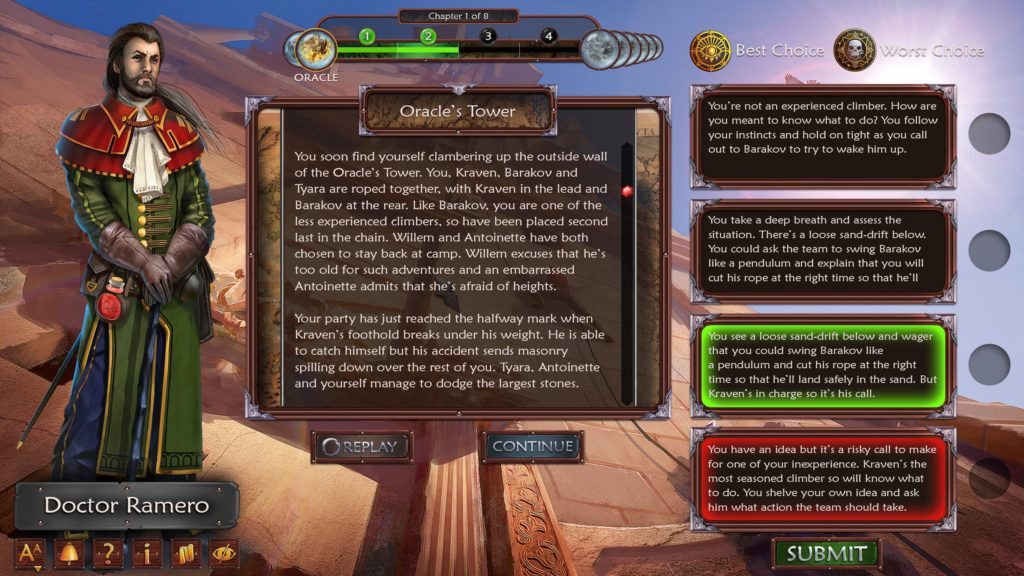This screenshot has width=1024, height=576.
Task: Click the story text scrollbar red gem
Action: click(x=627, y=191)
